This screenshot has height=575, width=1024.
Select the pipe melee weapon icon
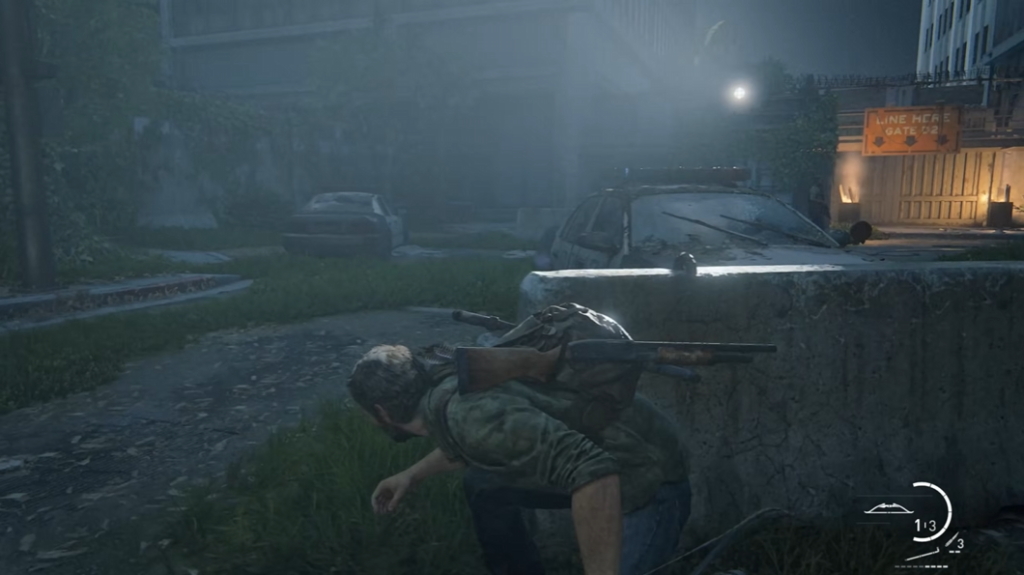click(922, 553)
